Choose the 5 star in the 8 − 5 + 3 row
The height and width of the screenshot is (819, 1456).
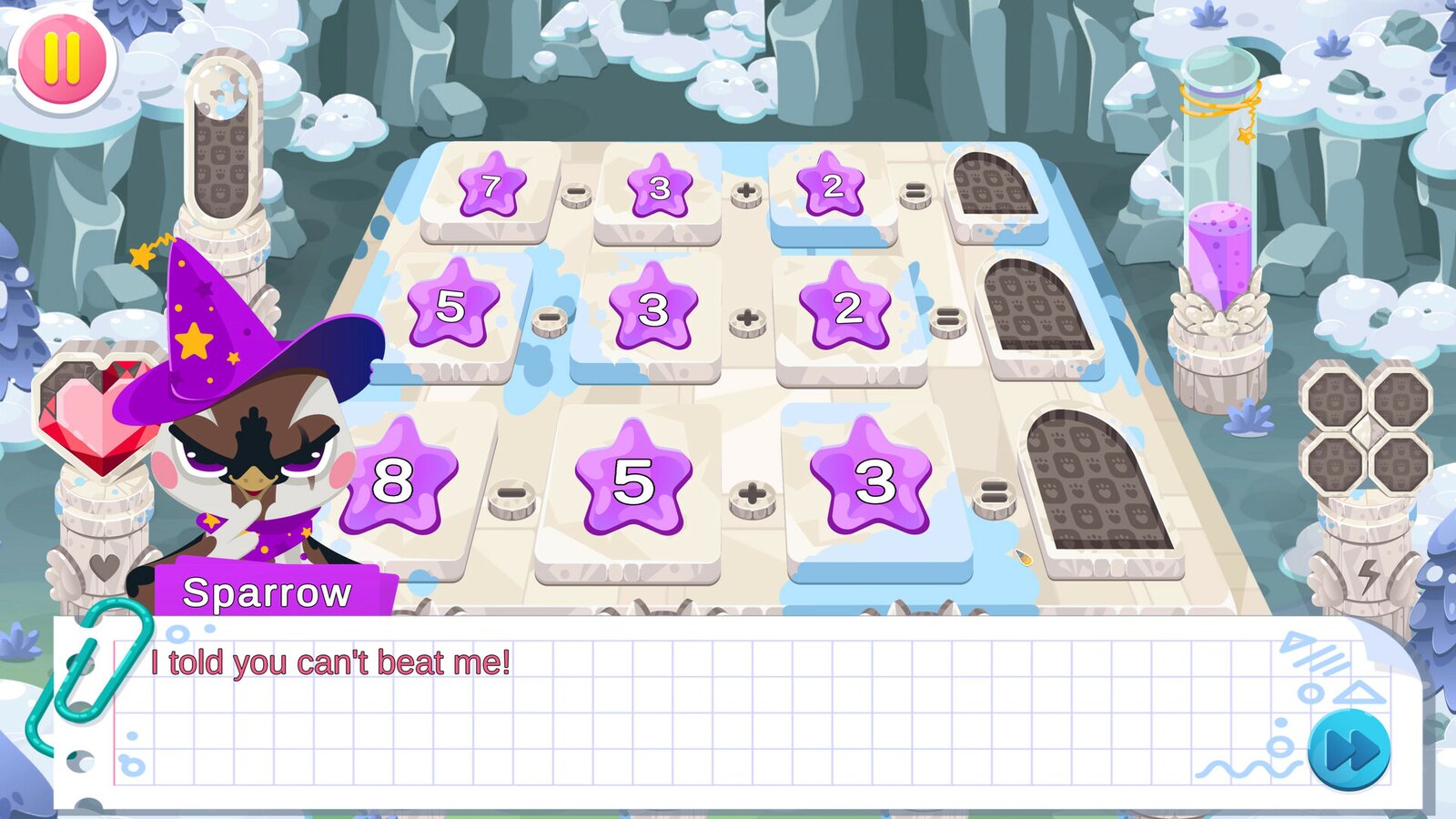coord(633,480)
